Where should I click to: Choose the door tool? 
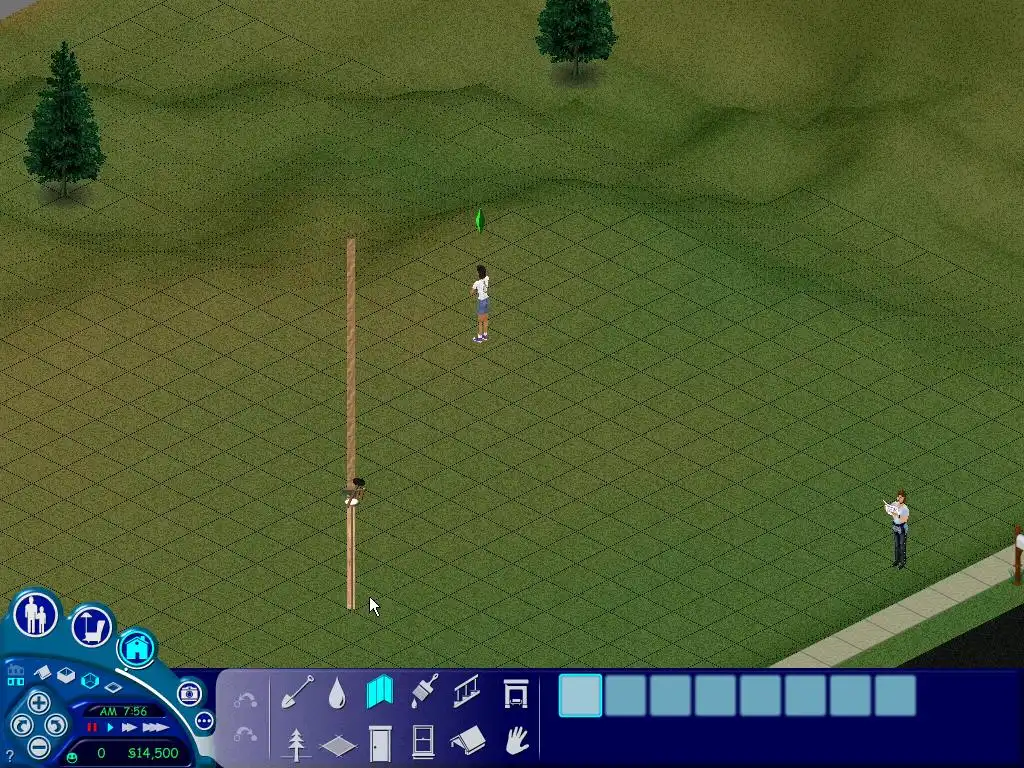(380, 743)
